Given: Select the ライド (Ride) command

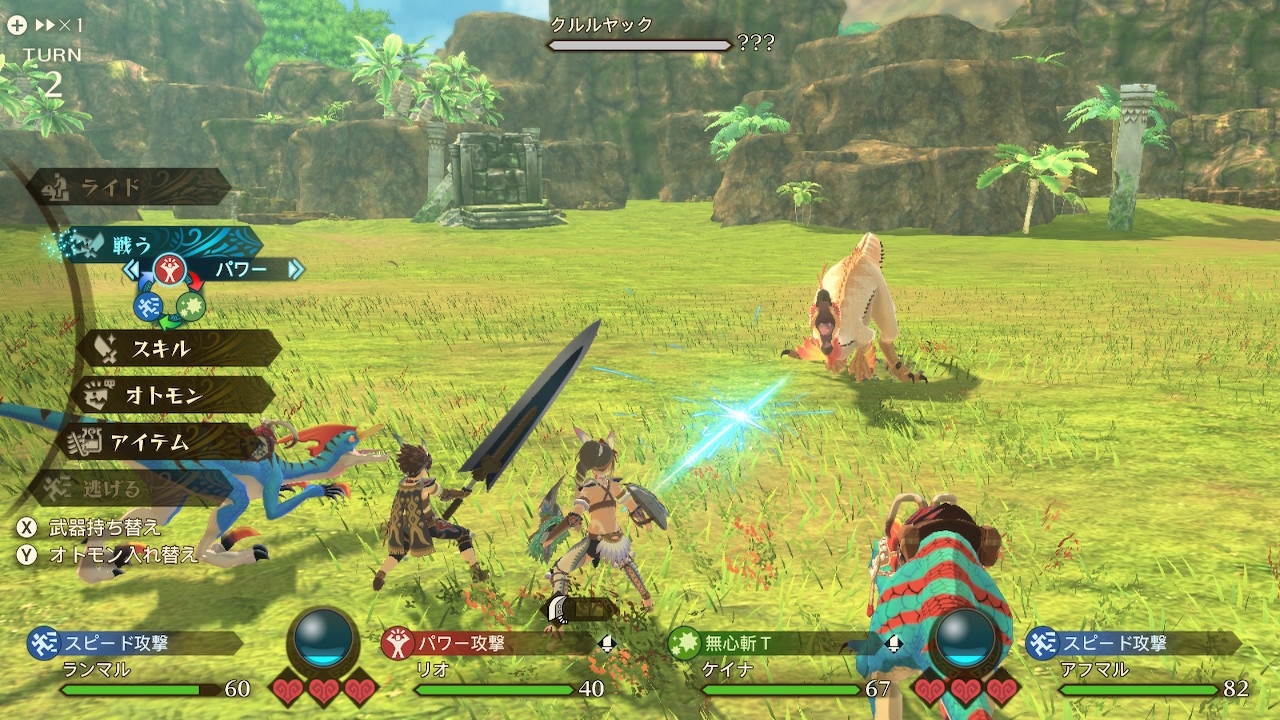Looking at the screenshot, I should [x=130, y=187].
